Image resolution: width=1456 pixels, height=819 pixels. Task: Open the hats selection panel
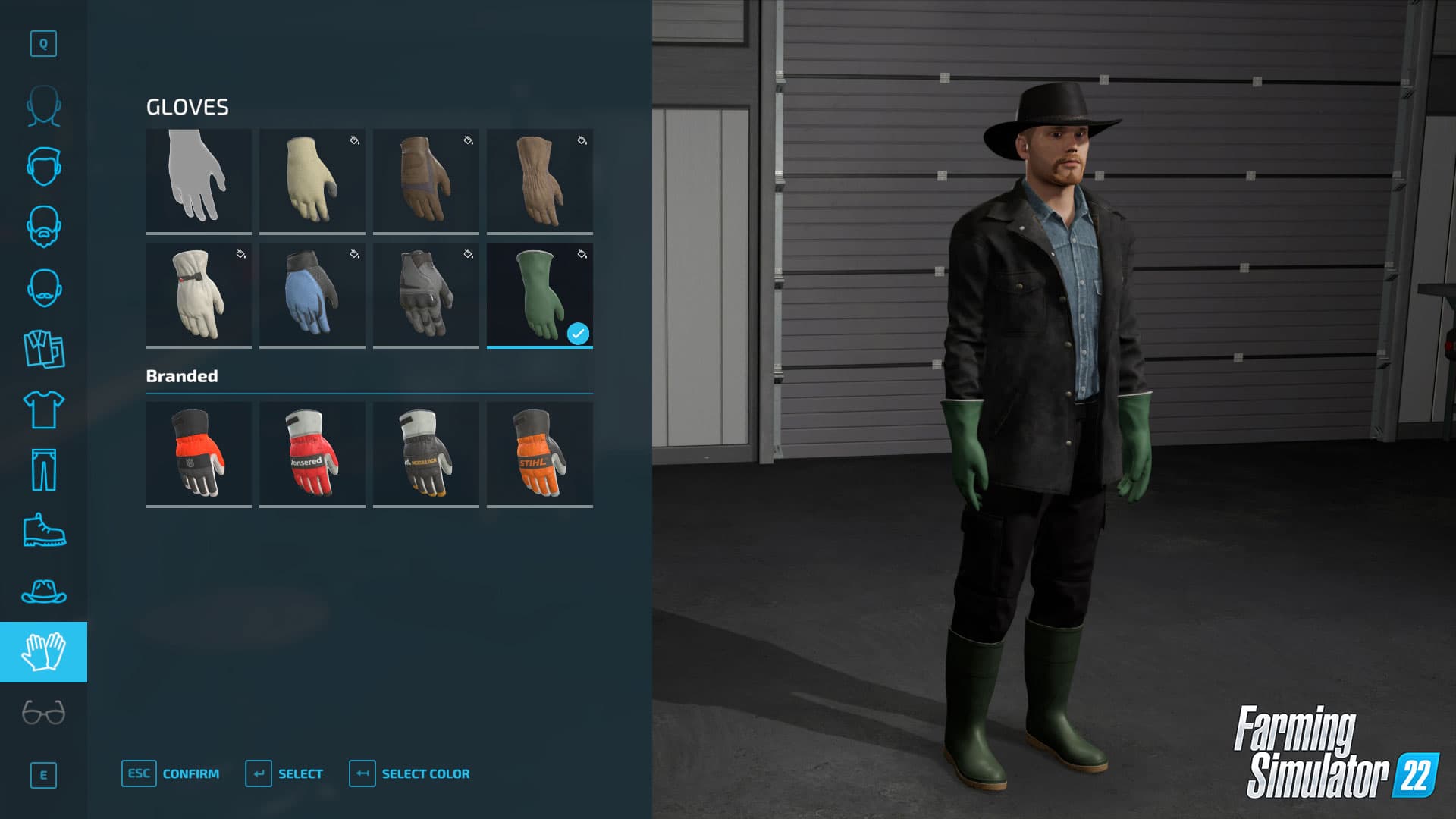click(x=44, y=591)
